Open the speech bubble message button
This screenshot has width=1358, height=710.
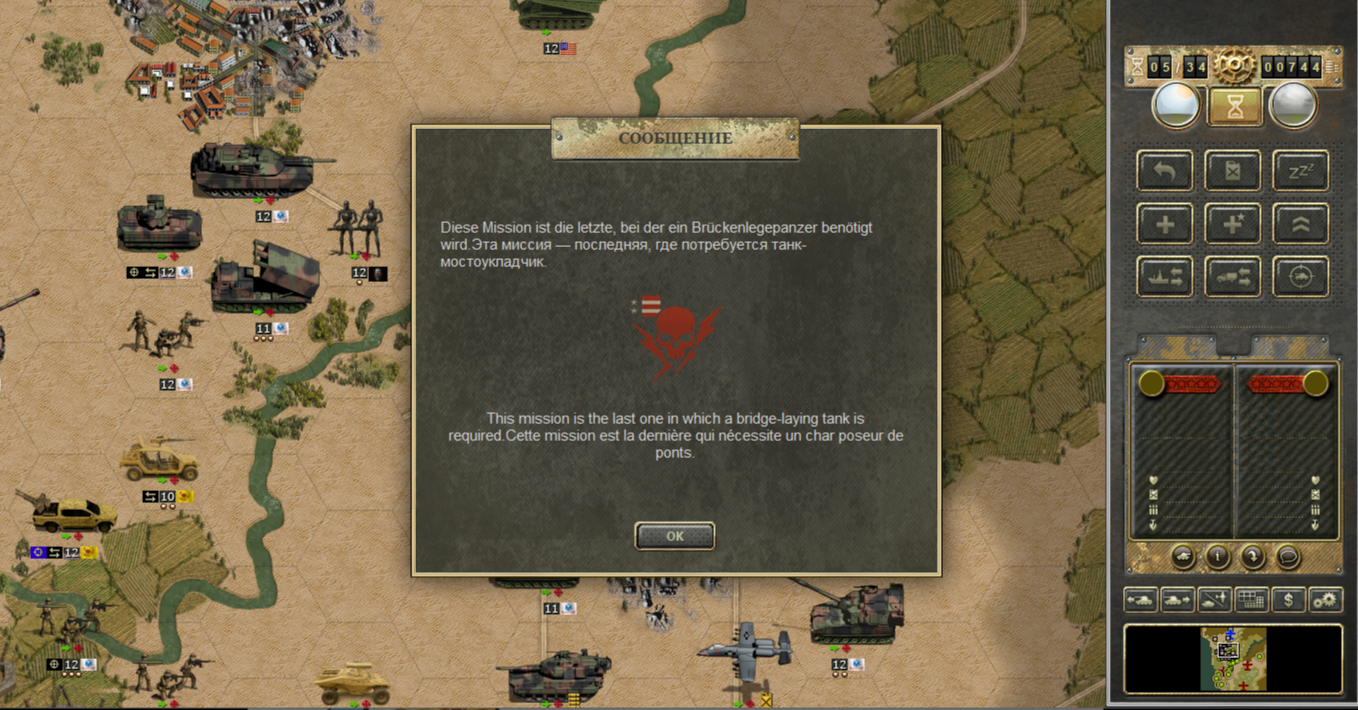(x=1288, y=557)
